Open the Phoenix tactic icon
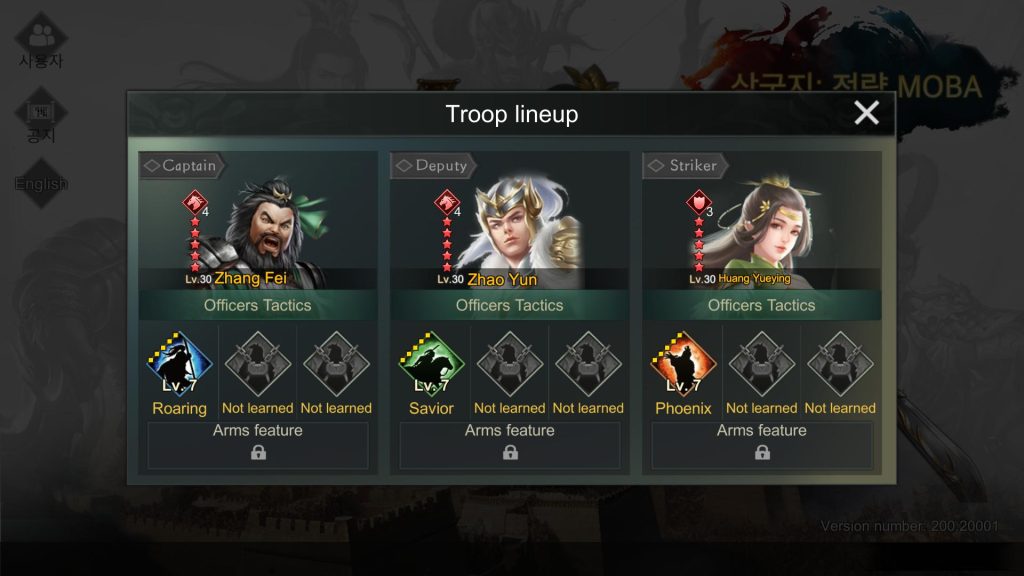The image size is (1024, 576). 683,366
